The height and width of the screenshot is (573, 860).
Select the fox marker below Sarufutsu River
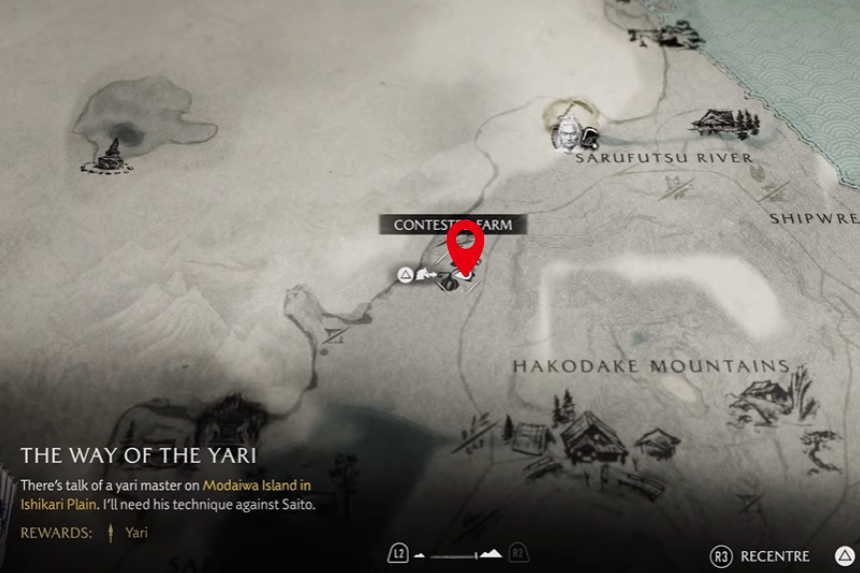coord(757,172)
